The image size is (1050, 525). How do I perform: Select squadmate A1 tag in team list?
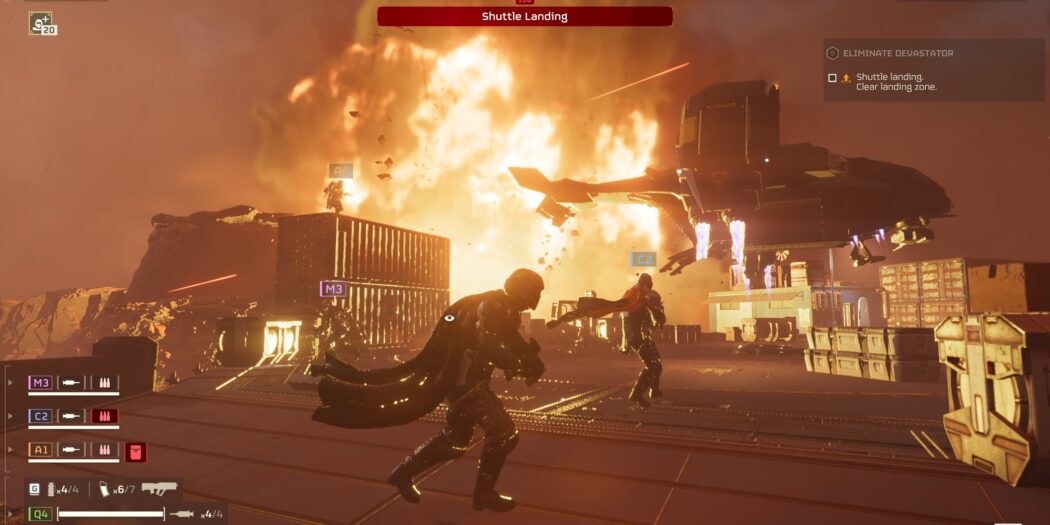click(41, 450)
